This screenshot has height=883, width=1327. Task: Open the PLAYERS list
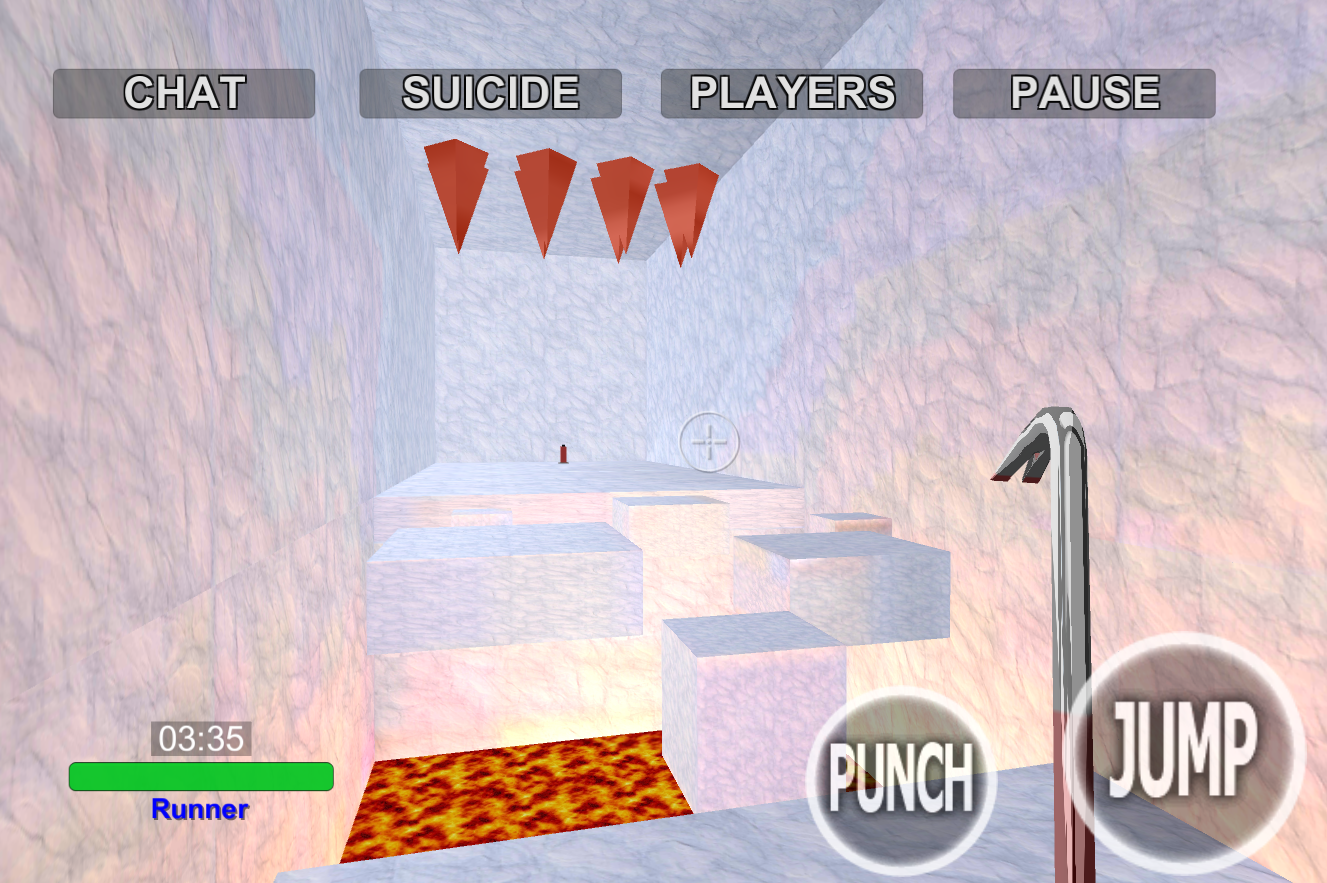pos(791,92)
